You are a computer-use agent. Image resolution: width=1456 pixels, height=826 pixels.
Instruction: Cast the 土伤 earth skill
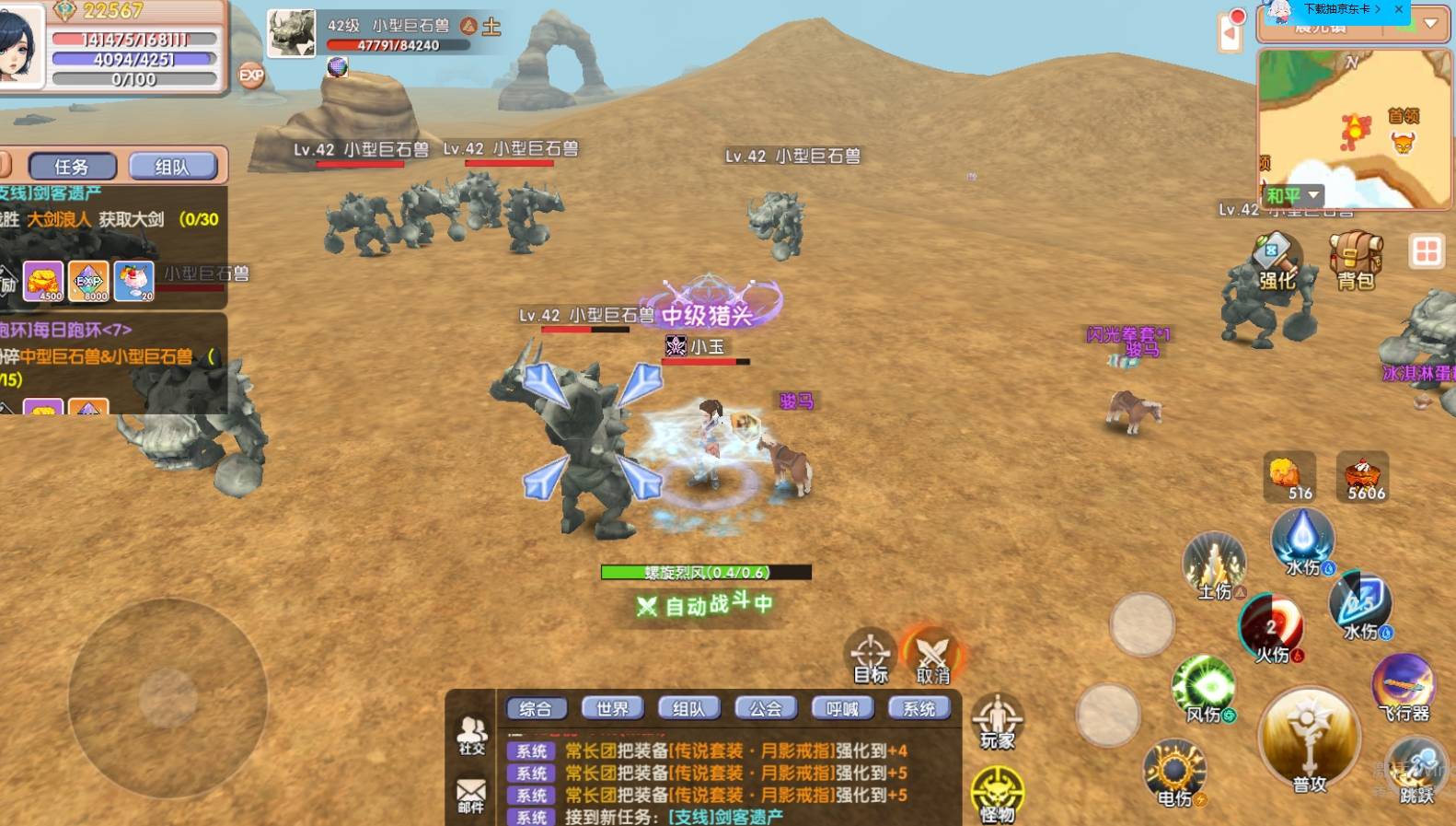point(1215,565)
